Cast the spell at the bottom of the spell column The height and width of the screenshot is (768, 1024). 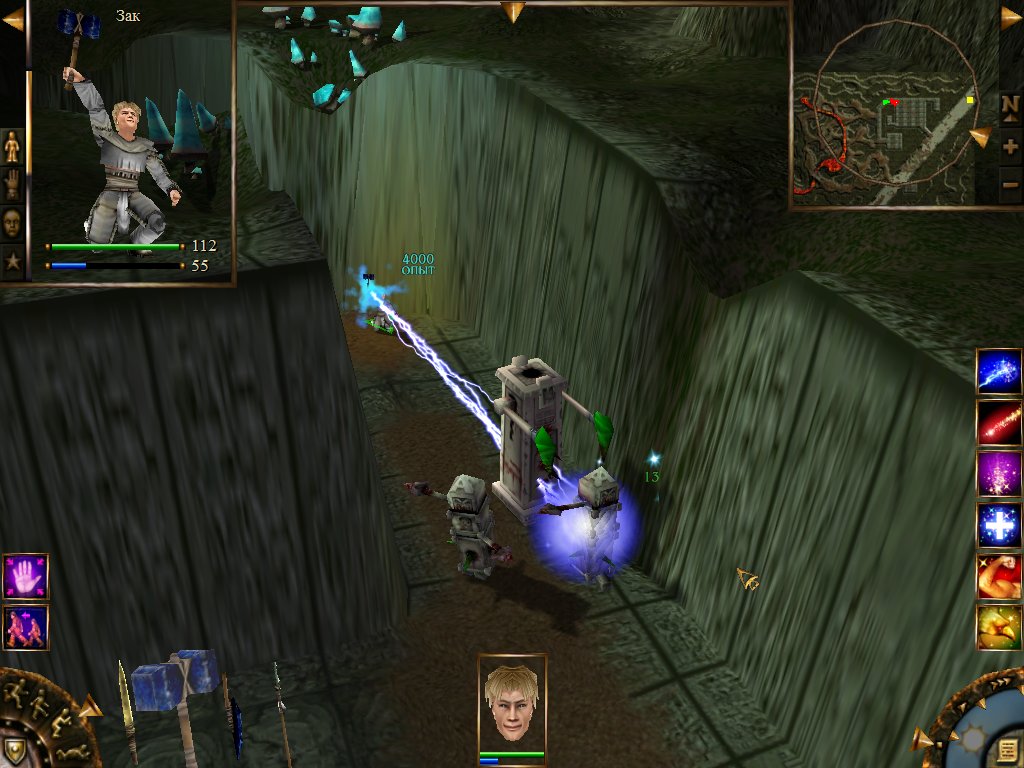999,627
